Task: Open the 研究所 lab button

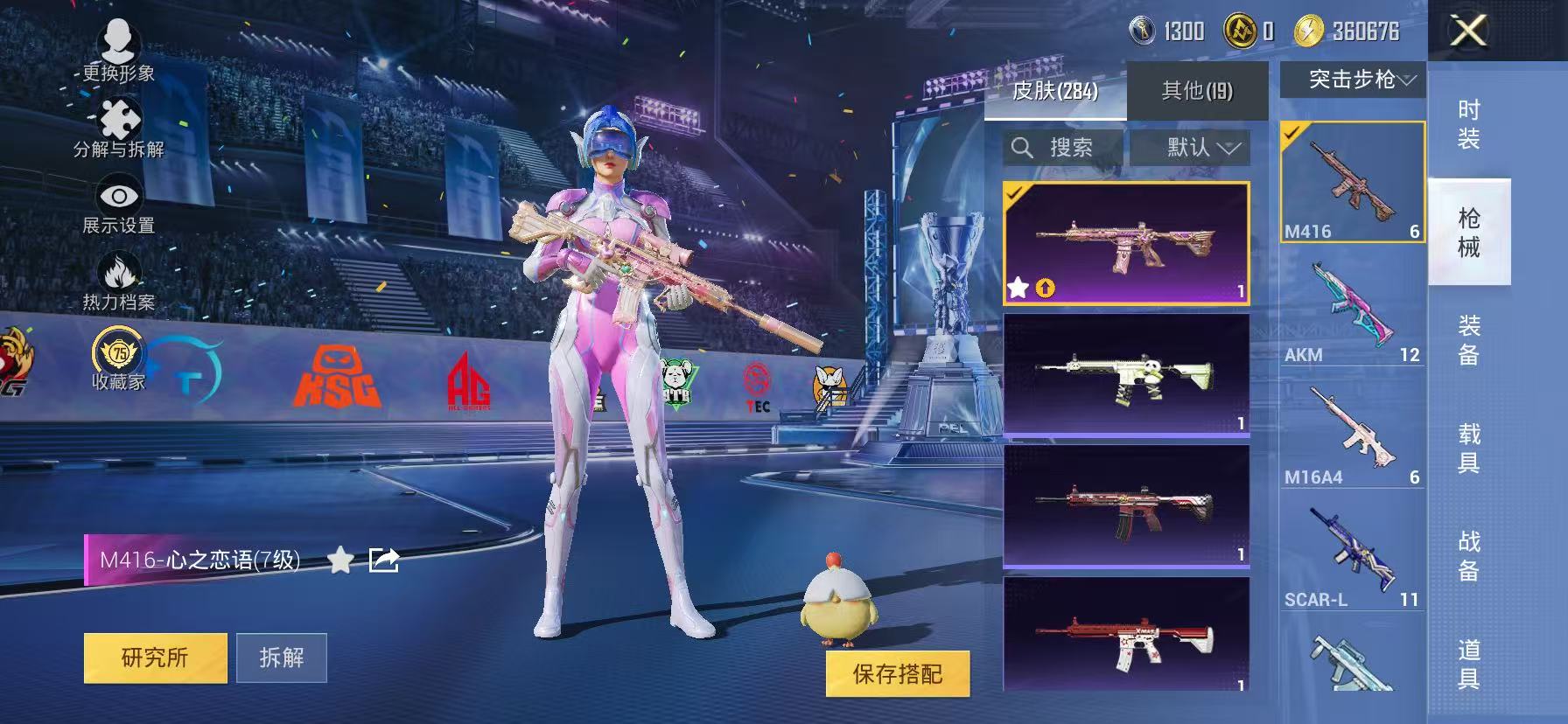Action: pos(154,658)
